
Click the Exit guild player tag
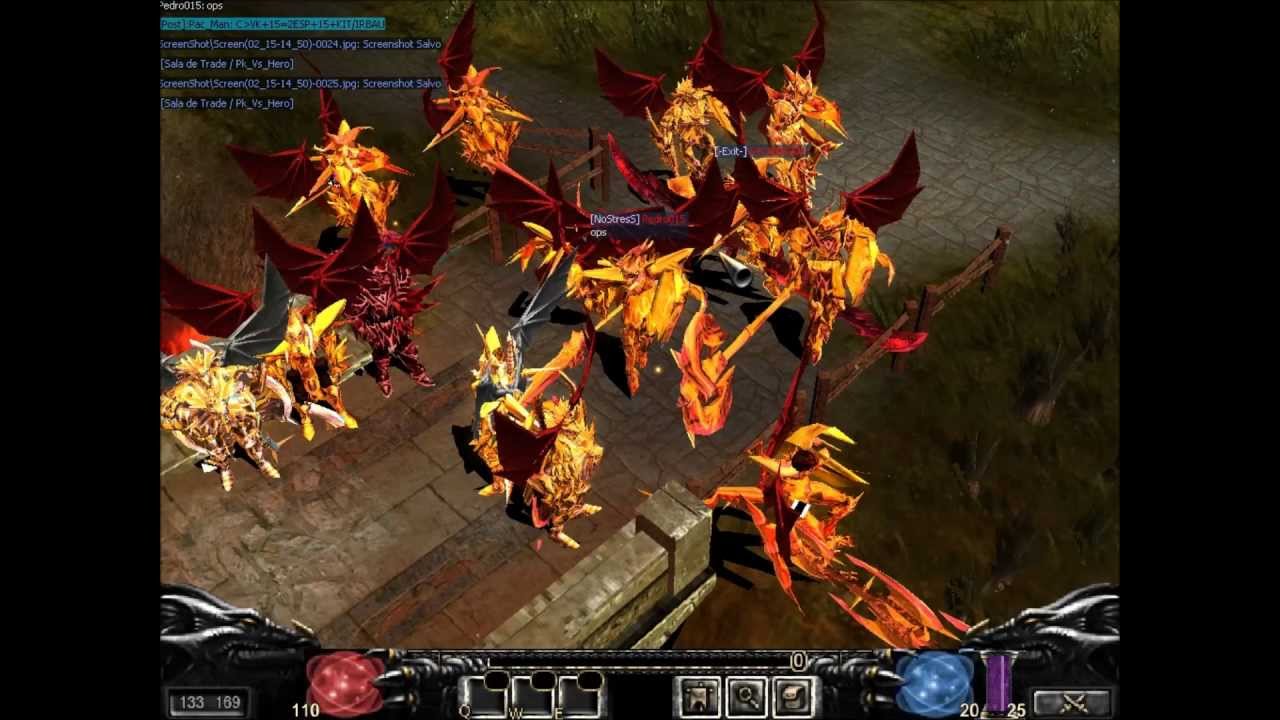(x=759, y=151)
